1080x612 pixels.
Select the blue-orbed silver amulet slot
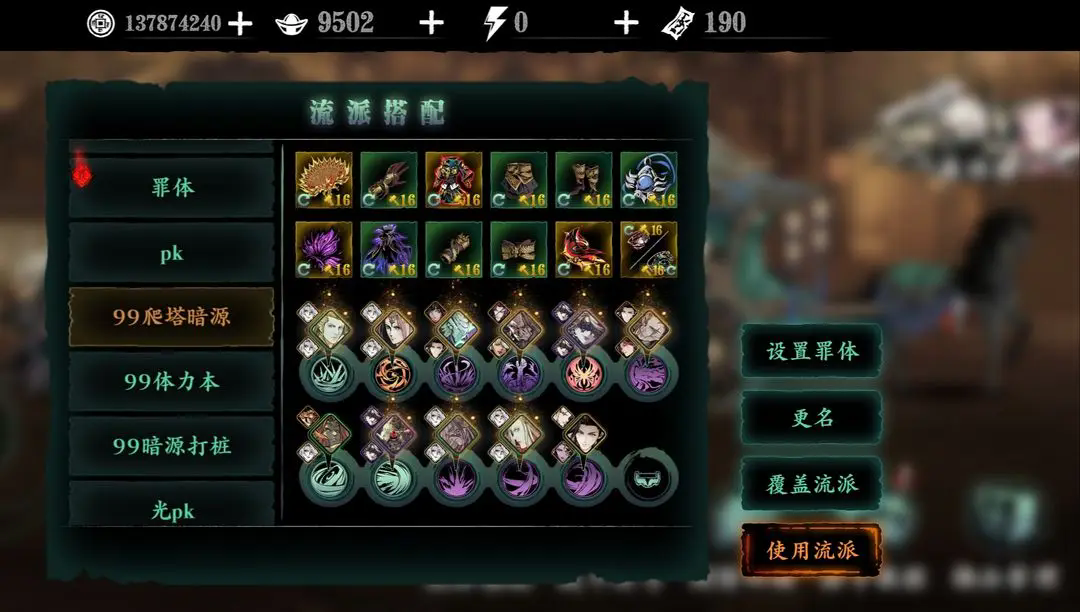pos(648,180)
